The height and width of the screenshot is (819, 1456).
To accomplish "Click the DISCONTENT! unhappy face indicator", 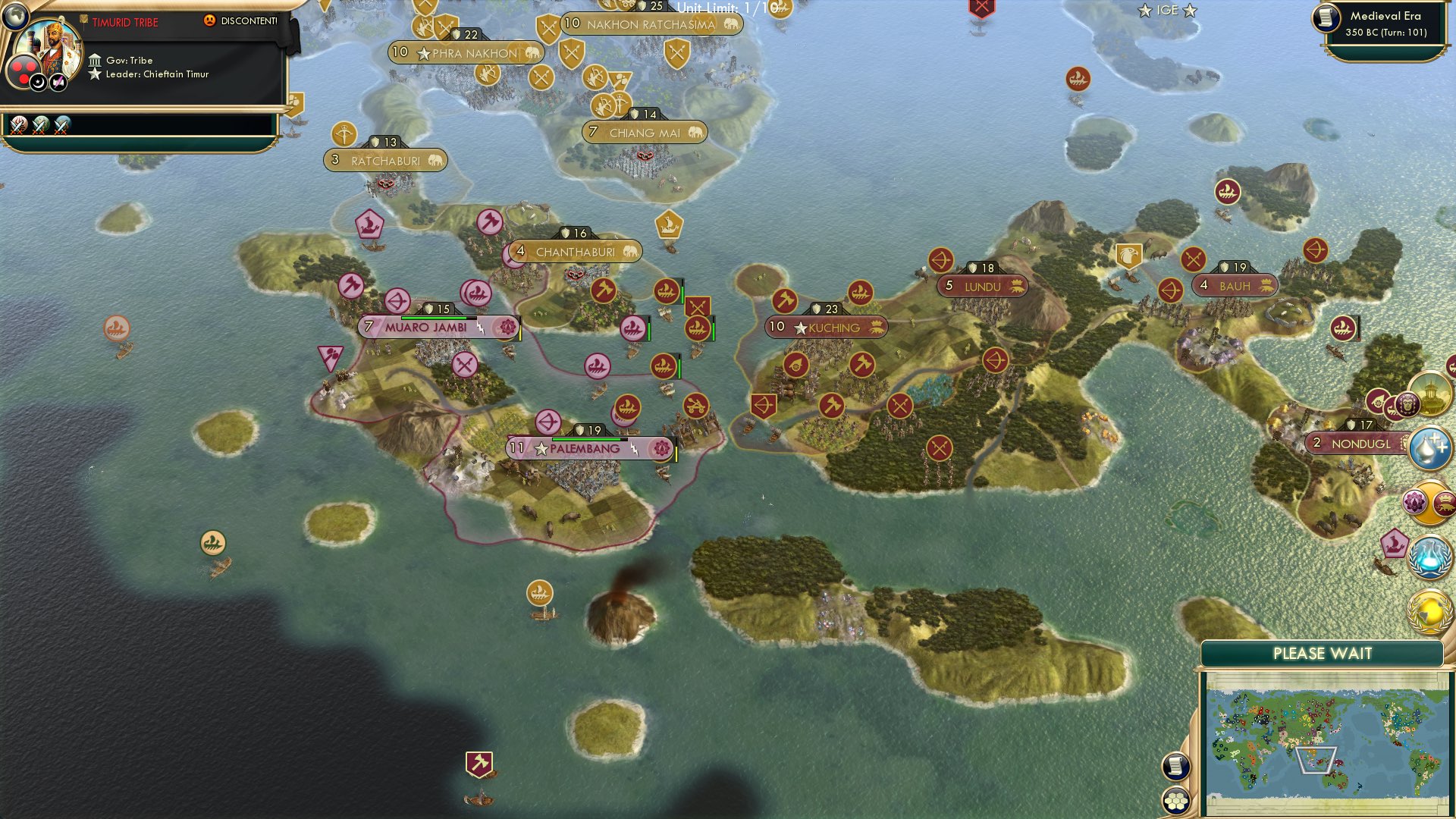I will point(209,21).
